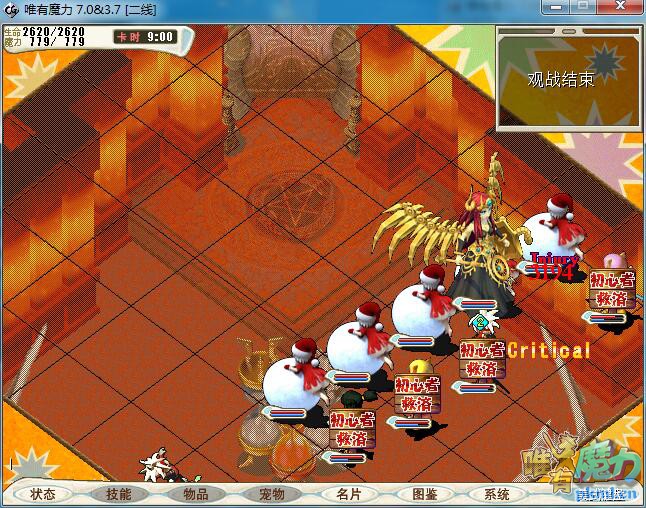Open the 图鉴 encyclopedia menu
646x508 pixels.
(423, 494)
